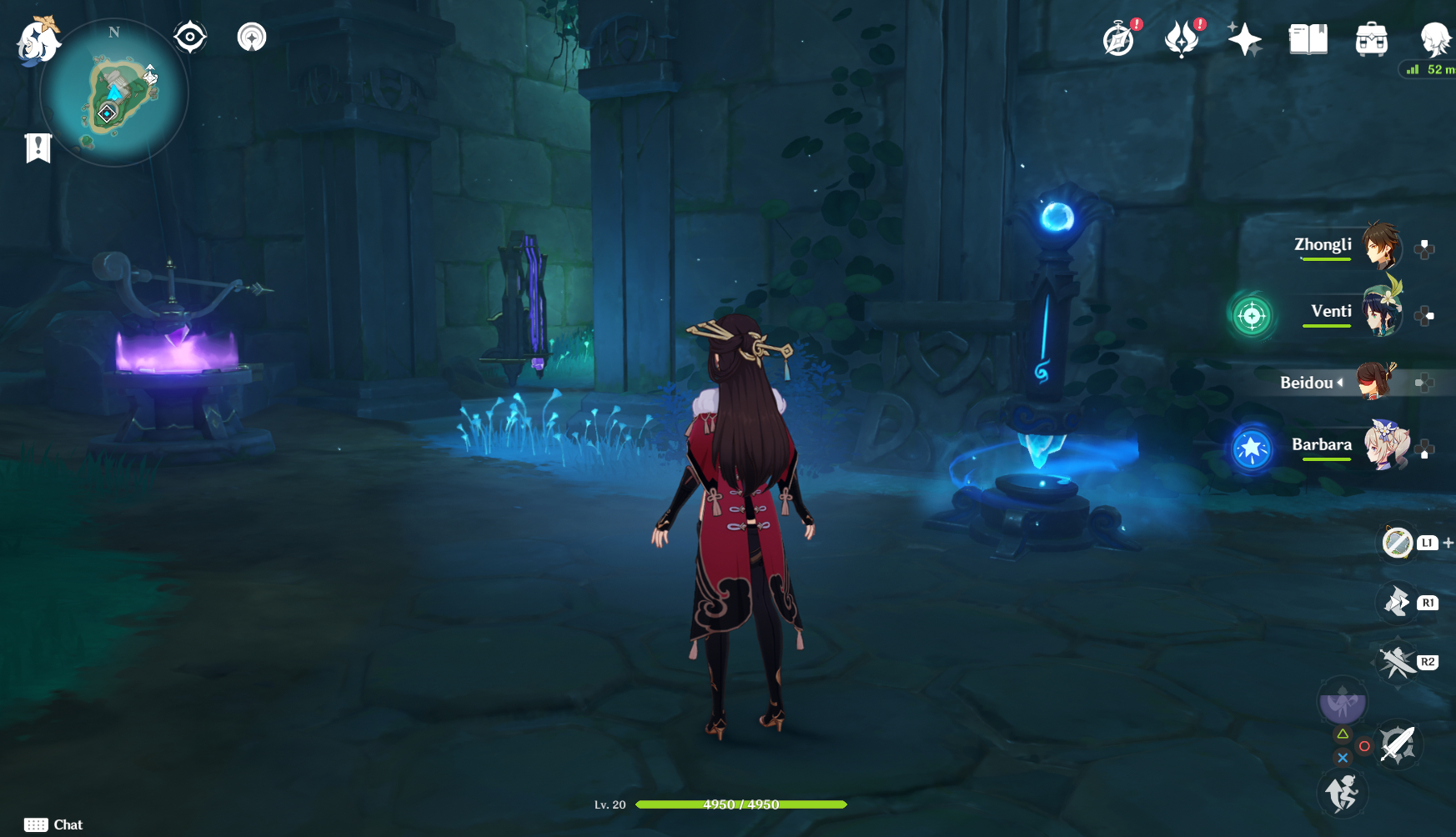Activate the R1 elemental skill icon

tap(1398, 601)
